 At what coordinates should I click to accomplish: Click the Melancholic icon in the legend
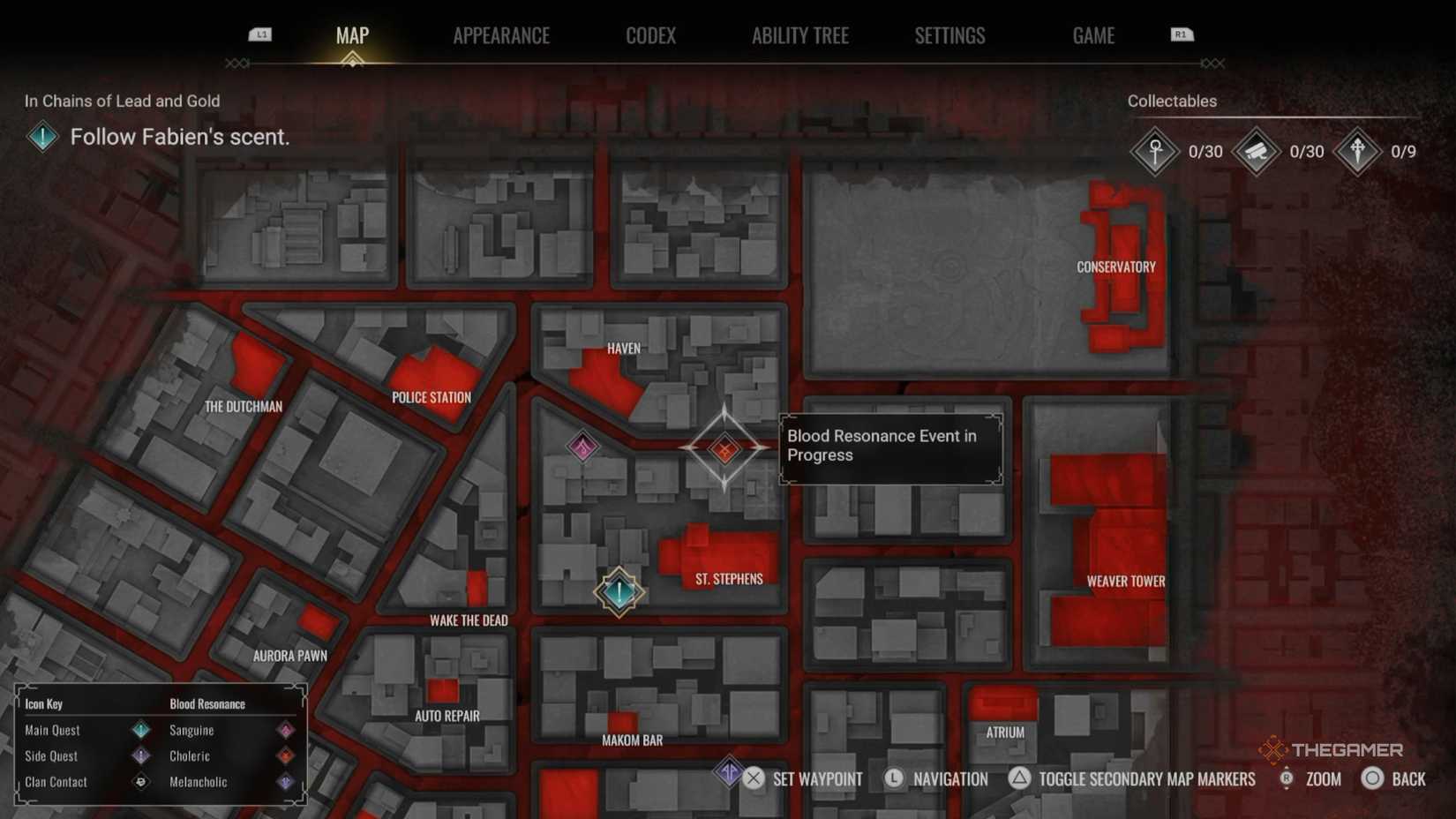point(285,782)
